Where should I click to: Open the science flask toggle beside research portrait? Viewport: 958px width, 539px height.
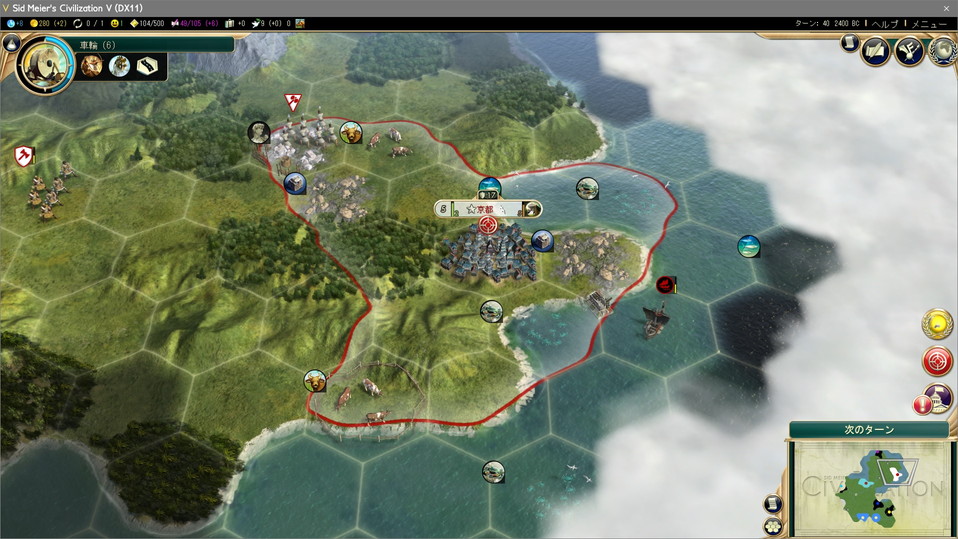(x=11, y=43)
